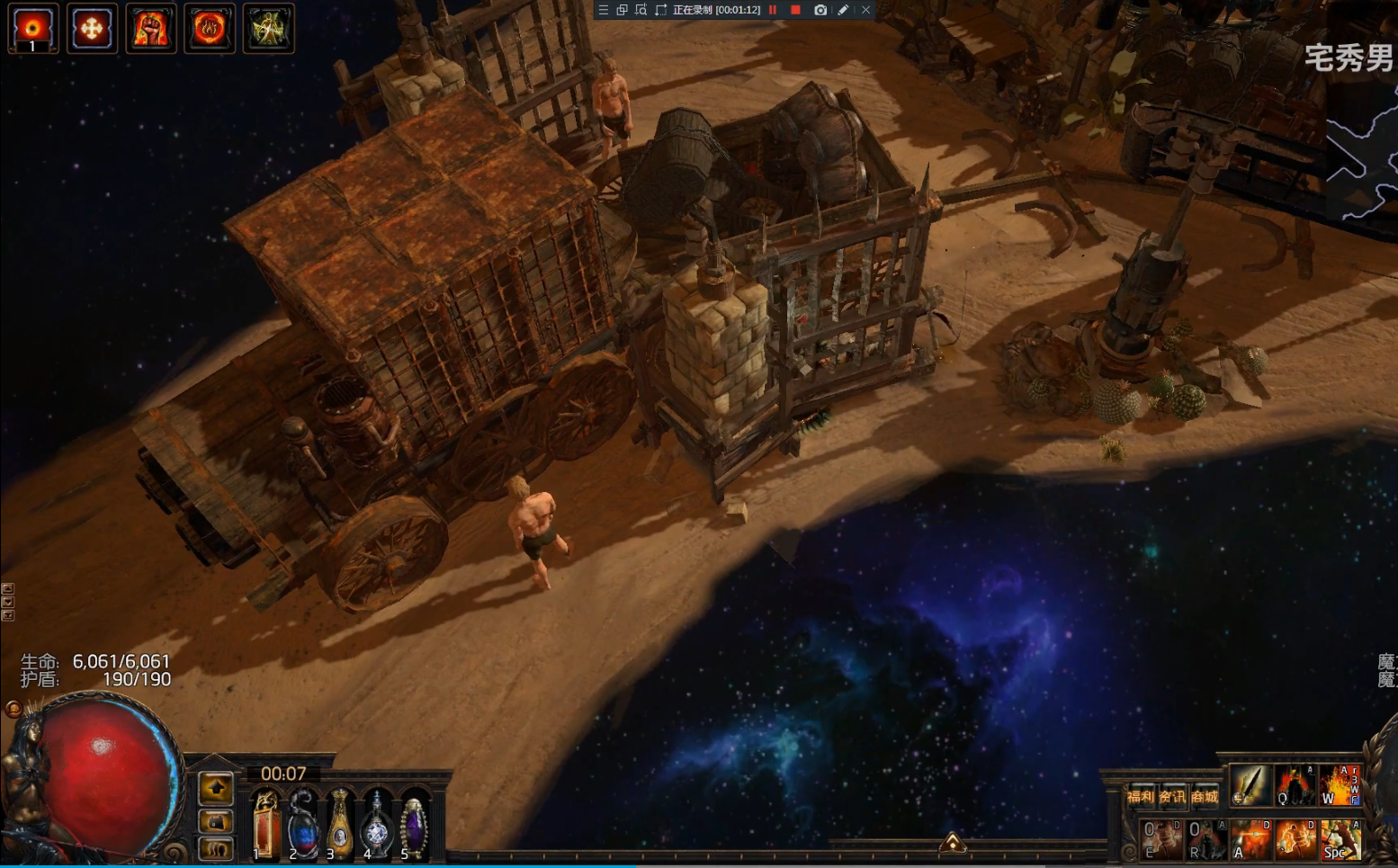This screenshot has height=868, width=1398.
Task: Click the fire skill bound to A
Action: pos(1250,840)
